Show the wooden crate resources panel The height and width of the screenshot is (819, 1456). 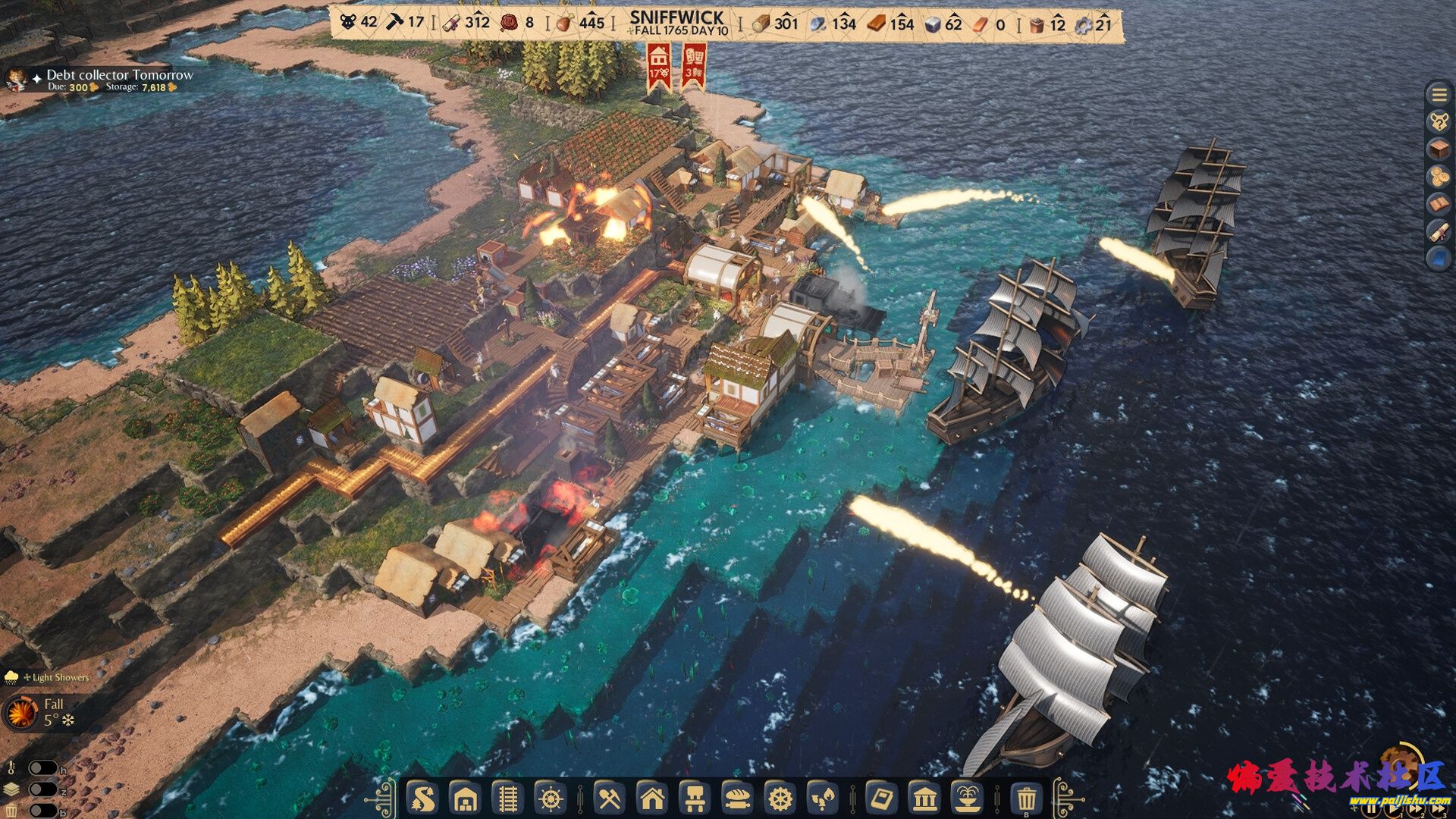coord(1439,149)
